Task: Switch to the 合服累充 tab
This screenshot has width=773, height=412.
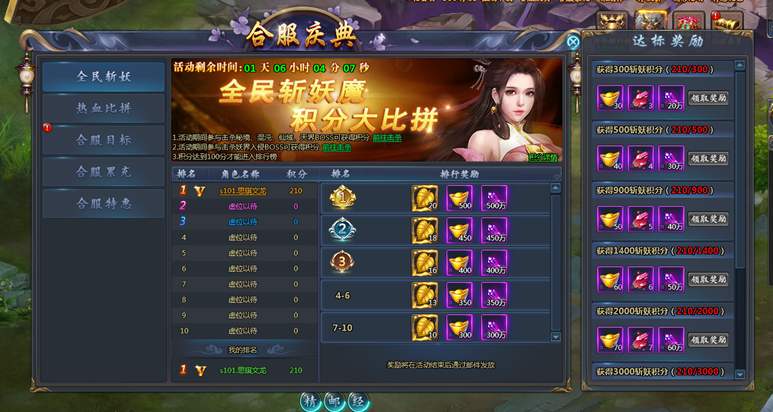Action: click(x=103, y=172)
